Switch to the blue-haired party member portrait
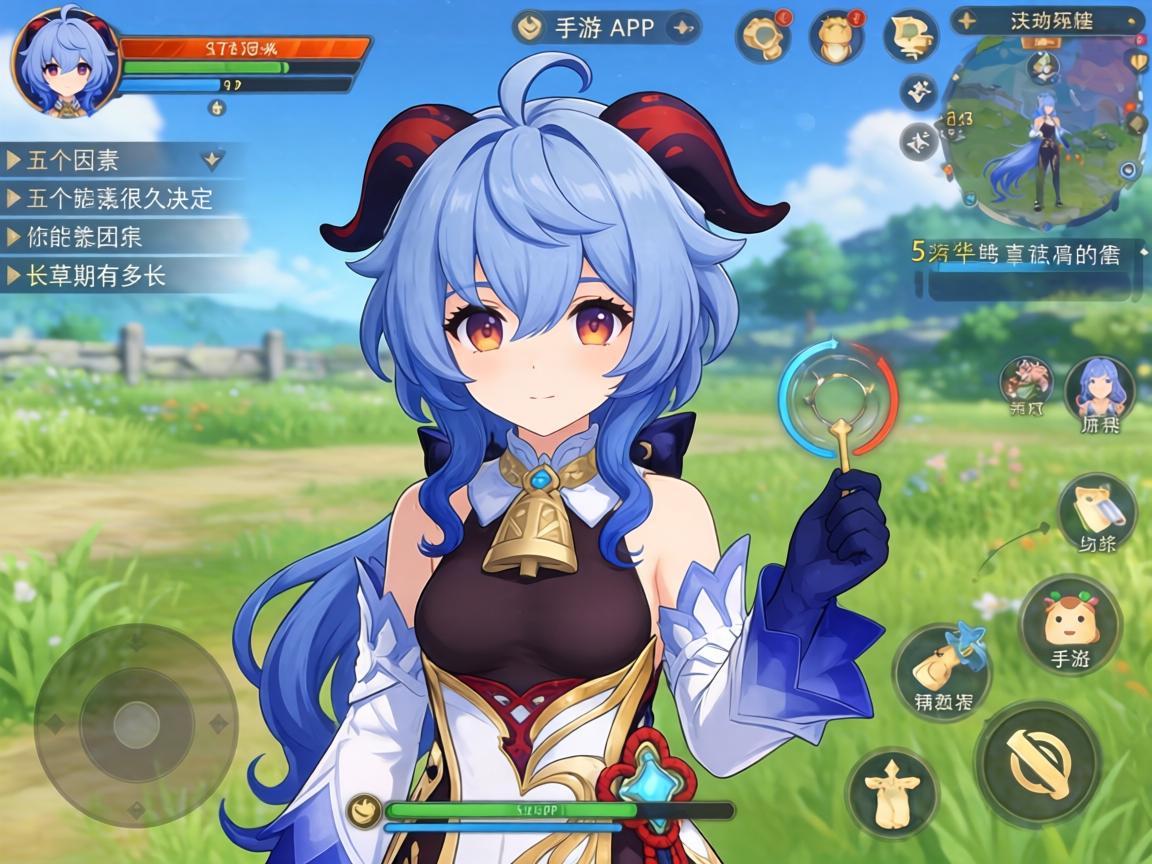 pyautogui.click(x=1099, y=391)
